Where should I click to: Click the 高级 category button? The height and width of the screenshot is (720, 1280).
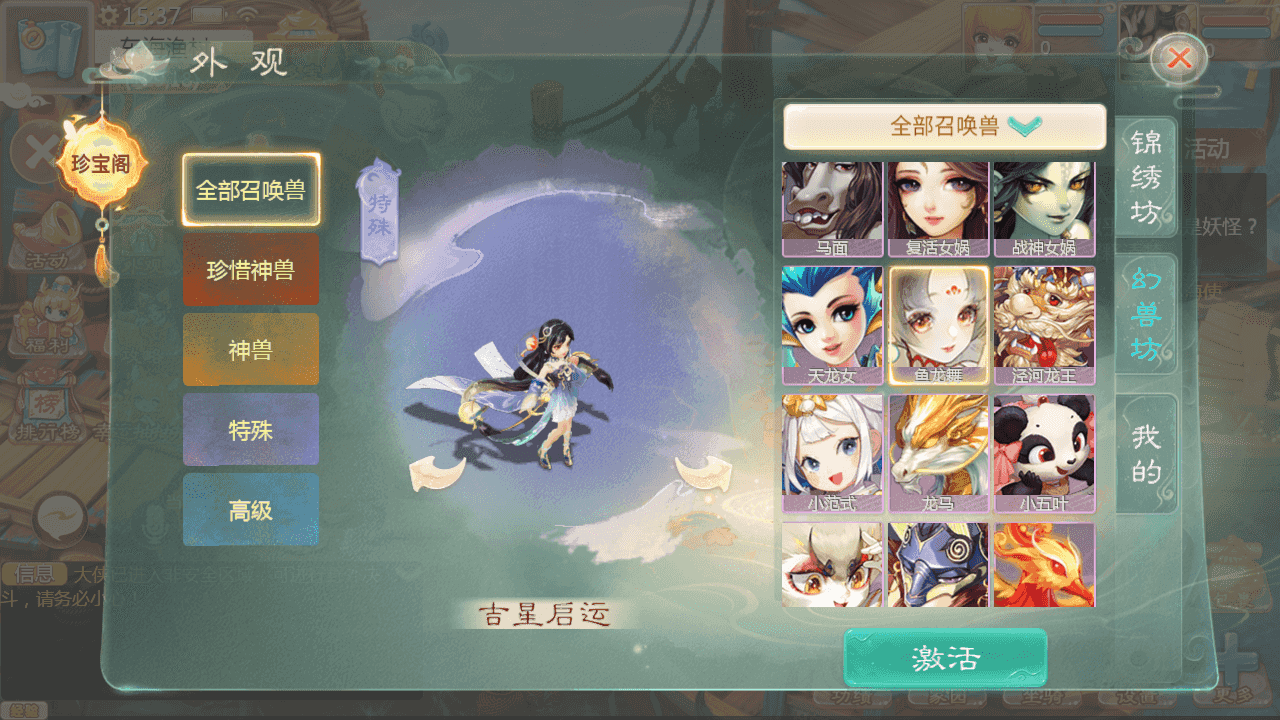(x=250, y=510)
